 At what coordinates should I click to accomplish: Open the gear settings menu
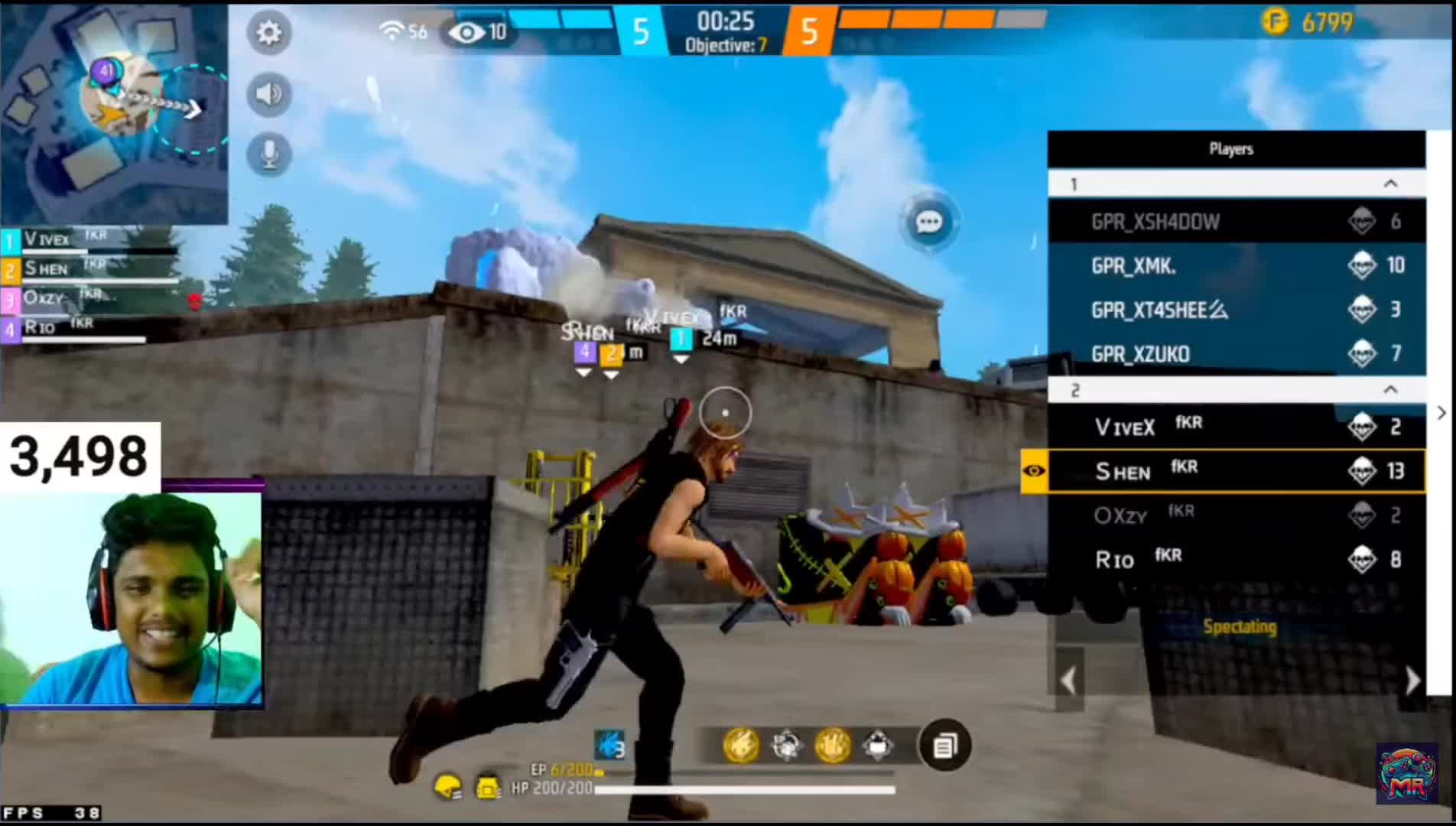[268, 33]
